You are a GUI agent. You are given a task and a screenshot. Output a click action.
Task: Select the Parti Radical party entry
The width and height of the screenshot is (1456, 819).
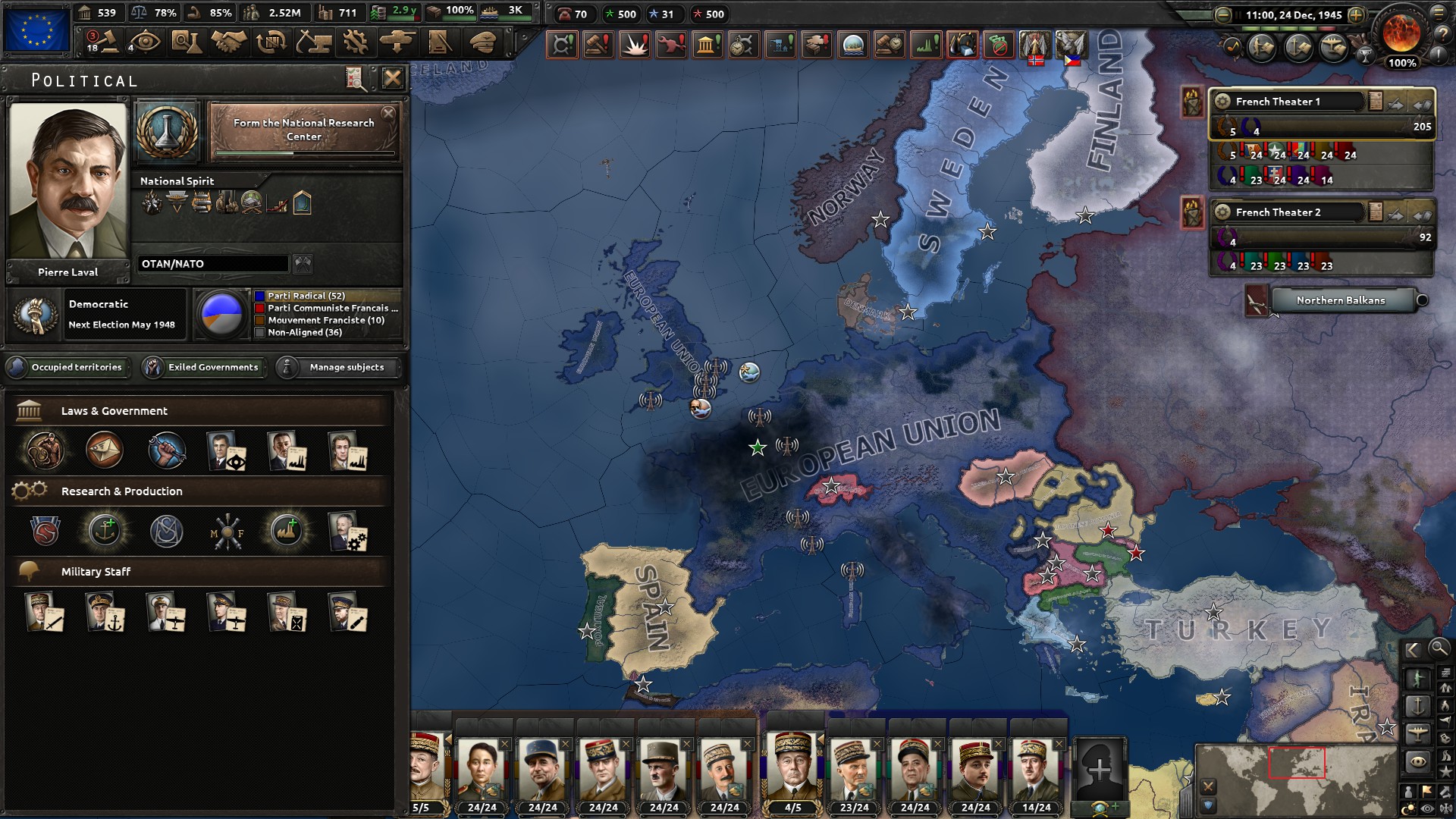click(306, 296)
